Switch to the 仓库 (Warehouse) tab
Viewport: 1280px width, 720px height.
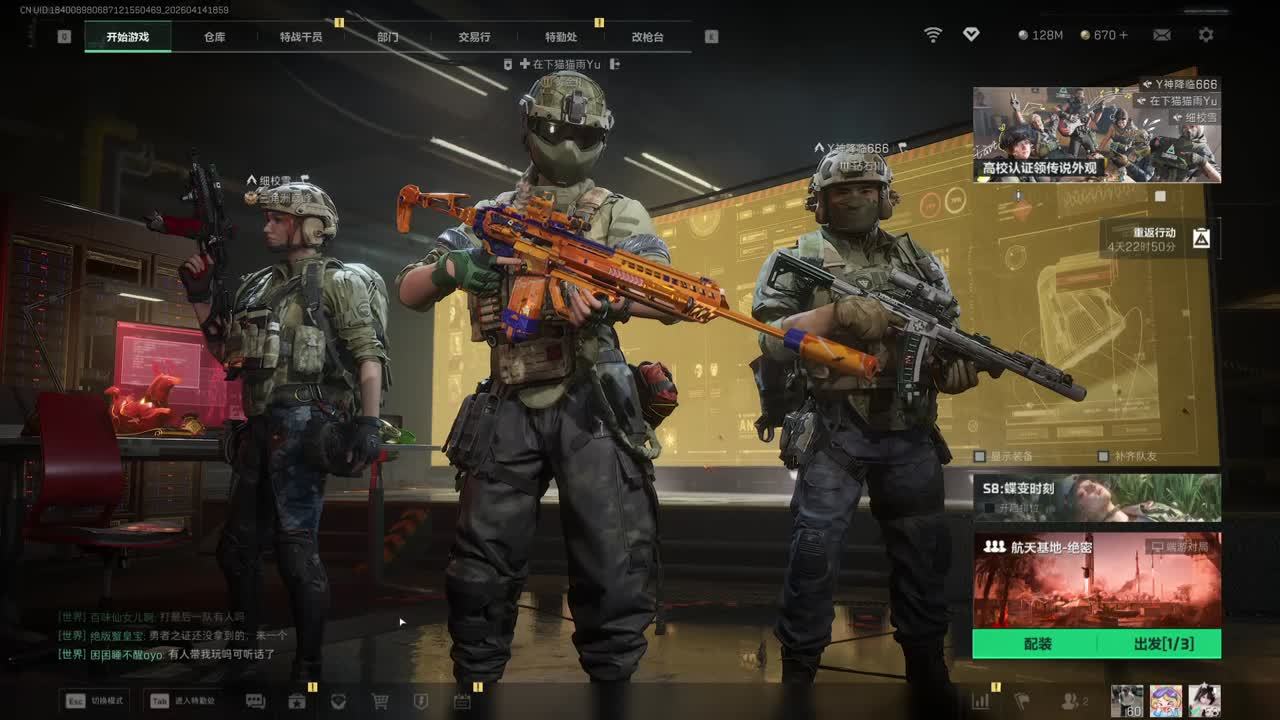[x=215, y=37]
